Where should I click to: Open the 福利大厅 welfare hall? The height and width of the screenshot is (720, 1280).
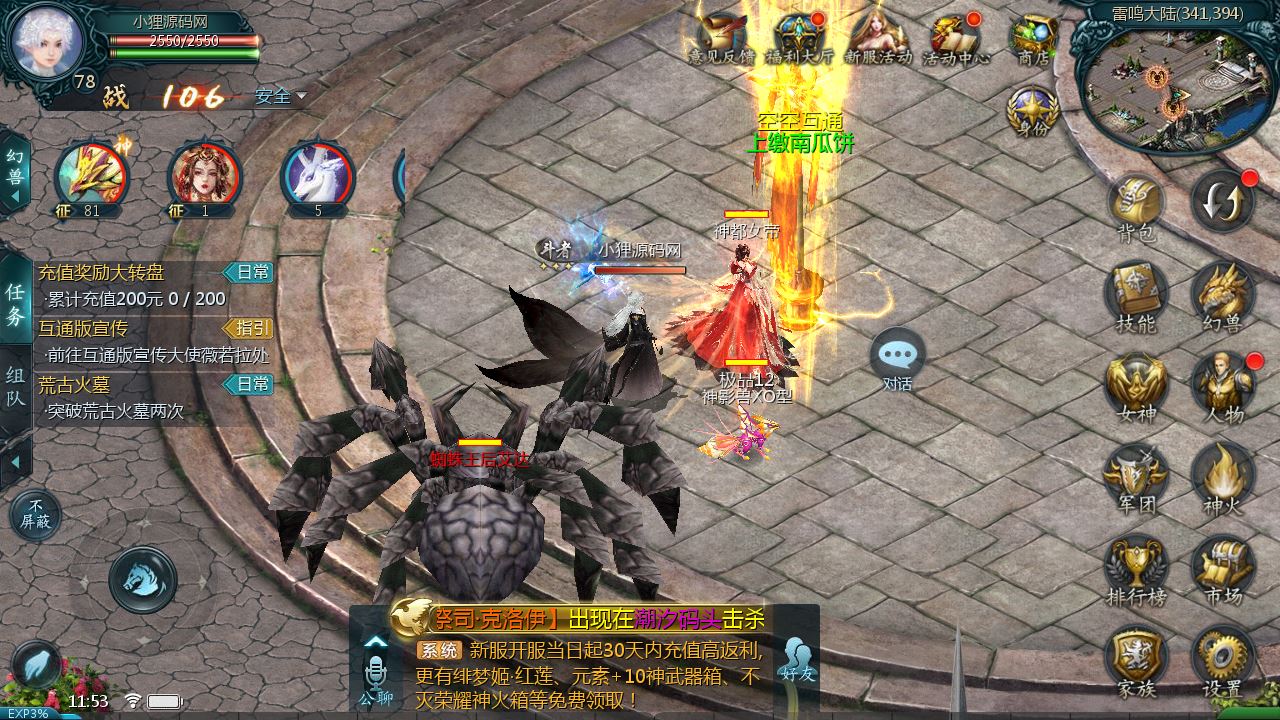(799, 38)
